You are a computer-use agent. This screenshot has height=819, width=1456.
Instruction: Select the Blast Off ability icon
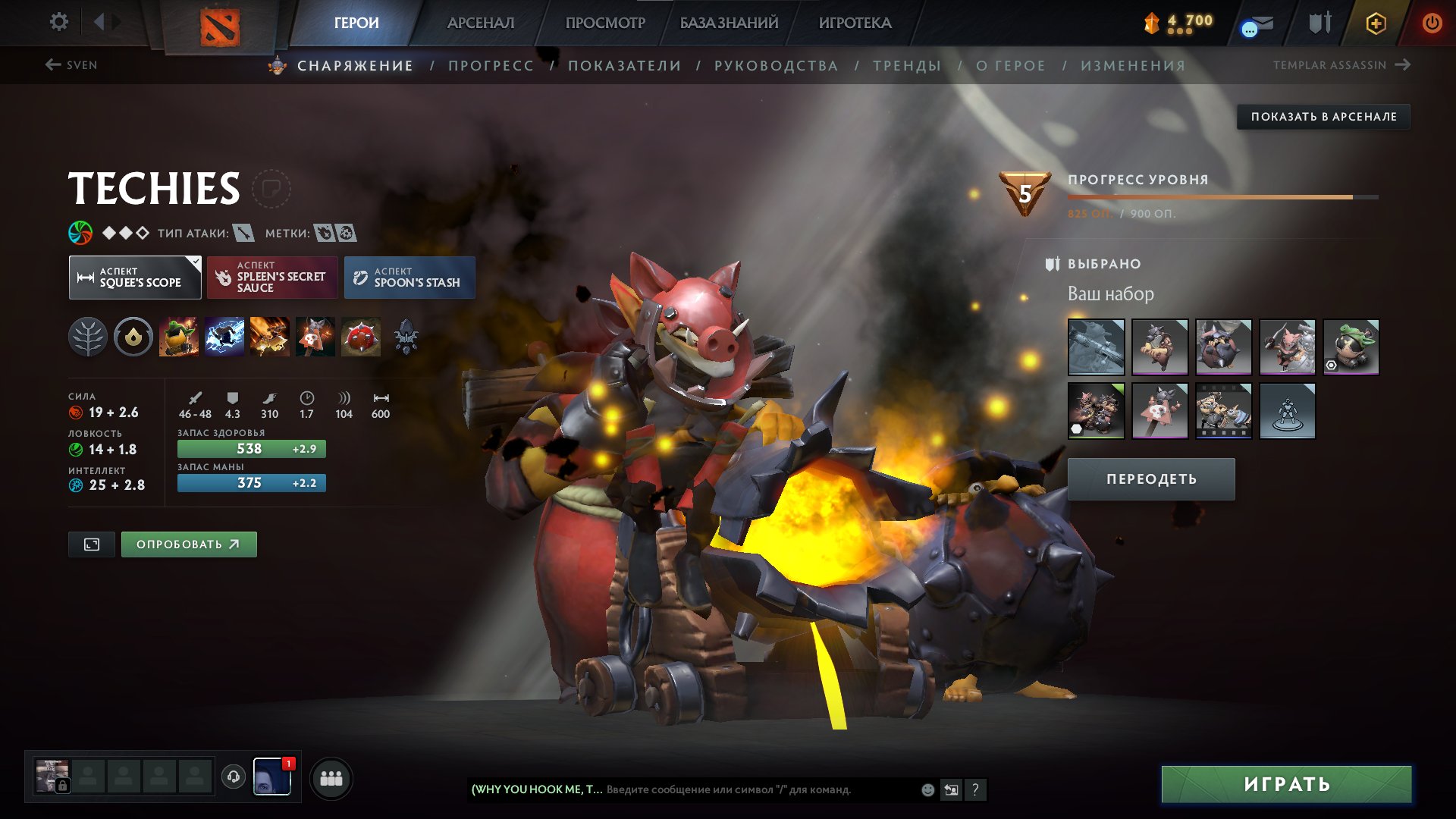tap(270, 337)
